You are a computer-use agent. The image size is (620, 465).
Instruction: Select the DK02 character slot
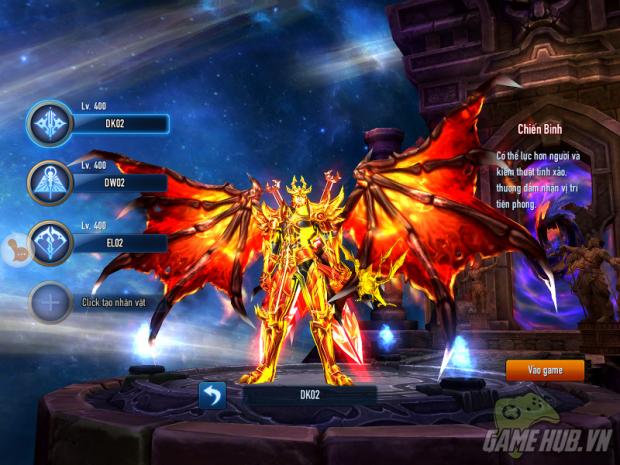(x=50, y=124)
